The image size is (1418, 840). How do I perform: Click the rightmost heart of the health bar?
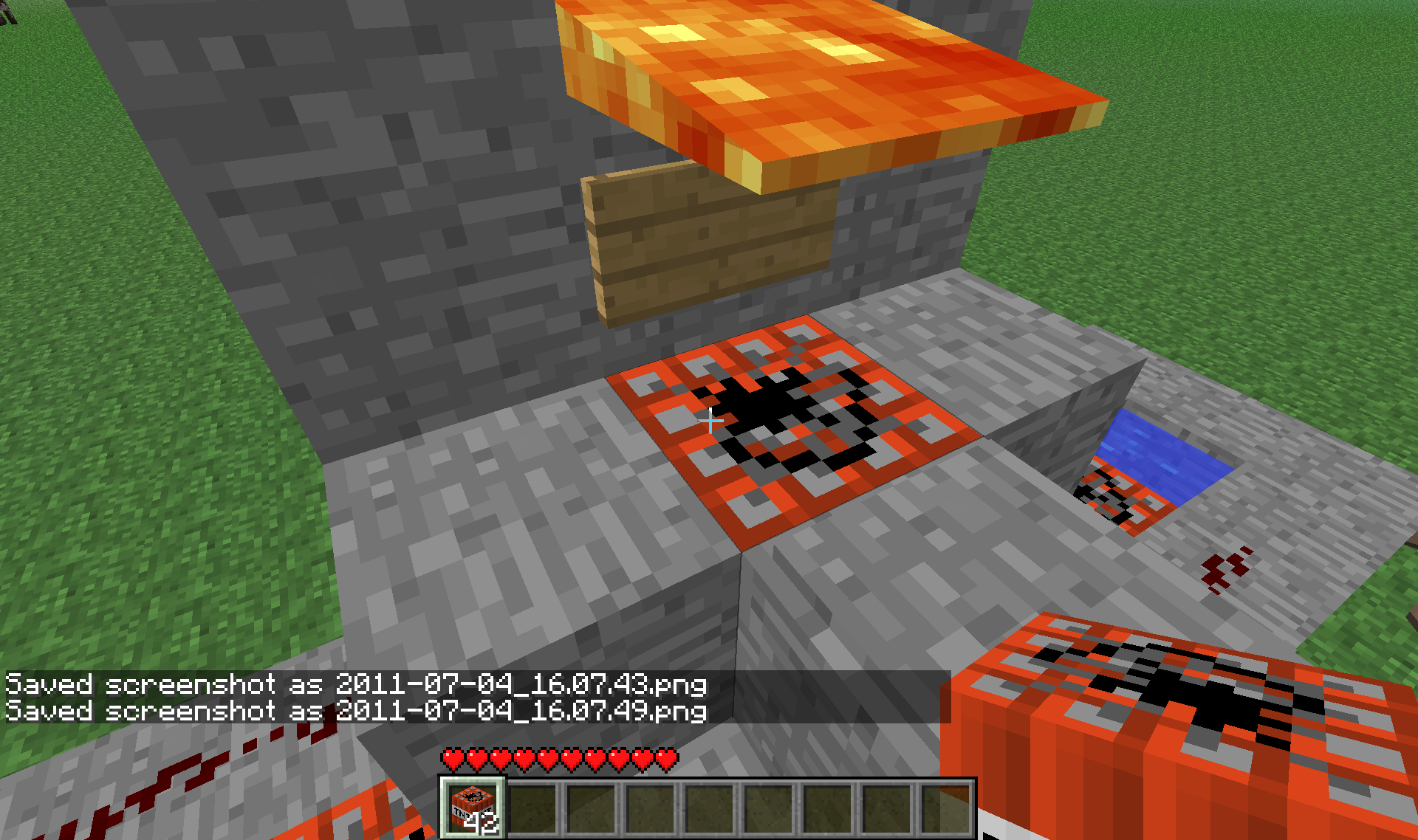click(x=665, y=757)
